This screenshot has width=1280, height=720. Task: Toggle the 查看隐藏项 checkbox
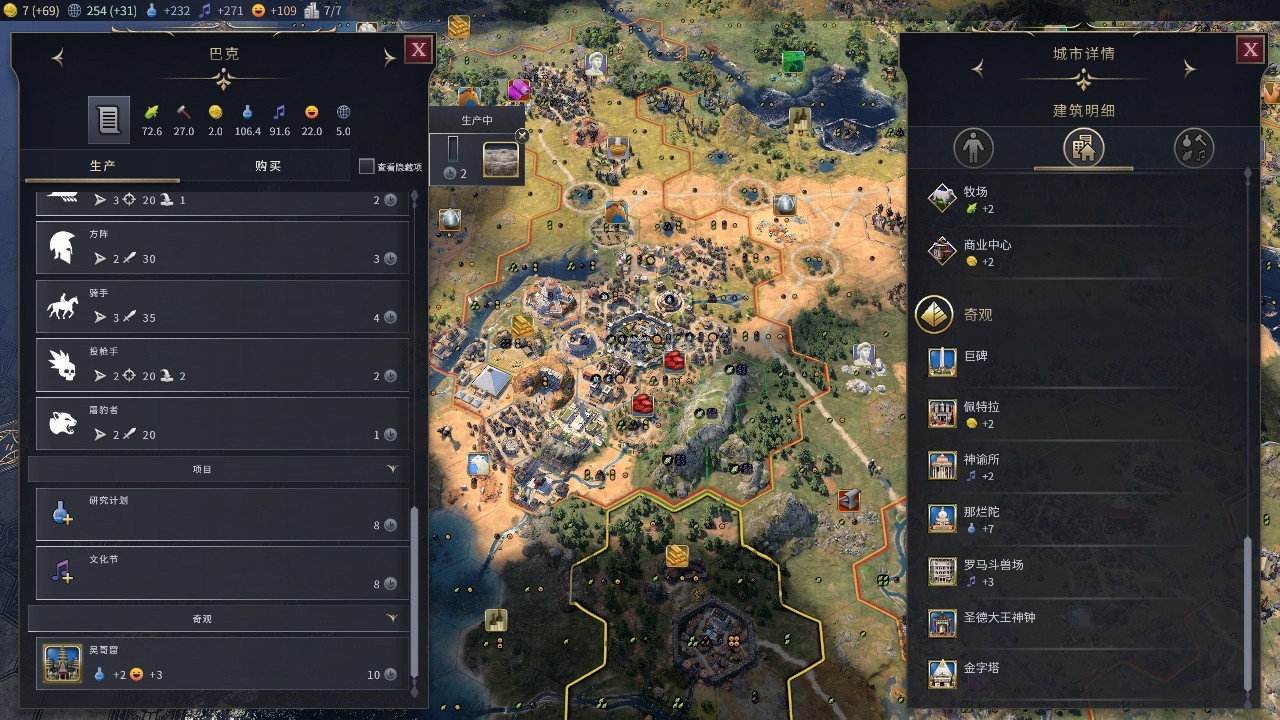[x=367, y=167]
